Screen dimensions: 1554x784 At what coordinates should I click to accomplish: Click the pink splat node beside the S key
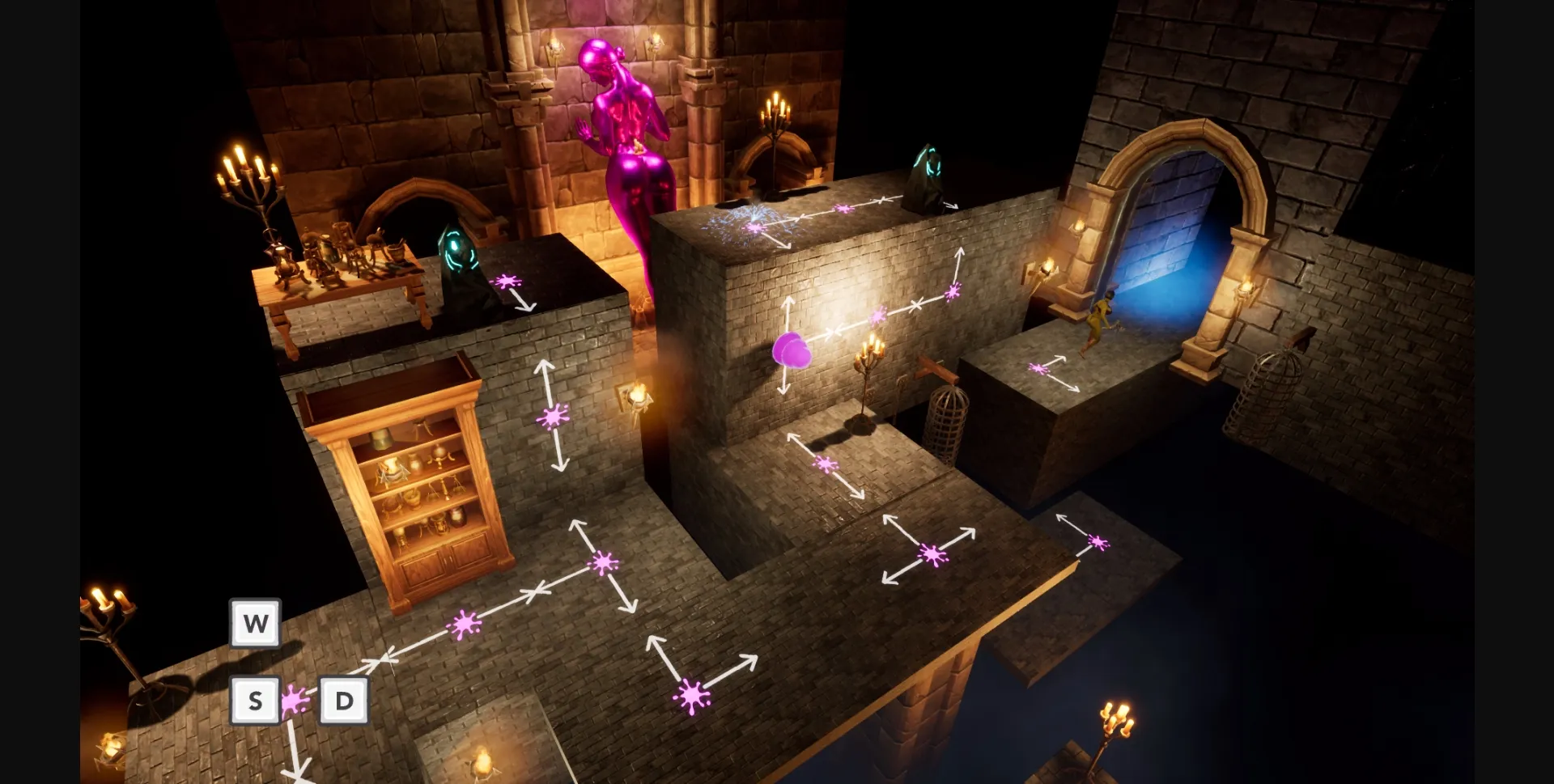click(295, 701)
